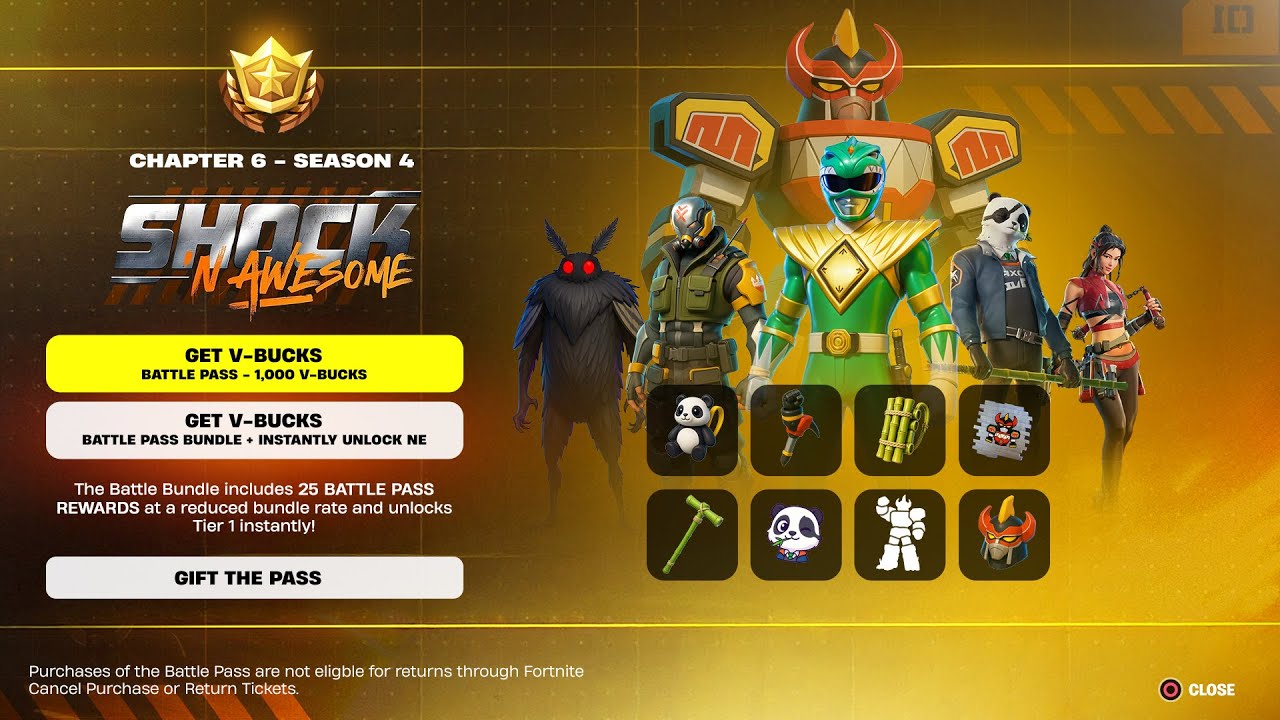Viewport: 1280px width, 720px height.
Task: Select the bamboo bundle back bling tile
Action: tap(900, 430)
